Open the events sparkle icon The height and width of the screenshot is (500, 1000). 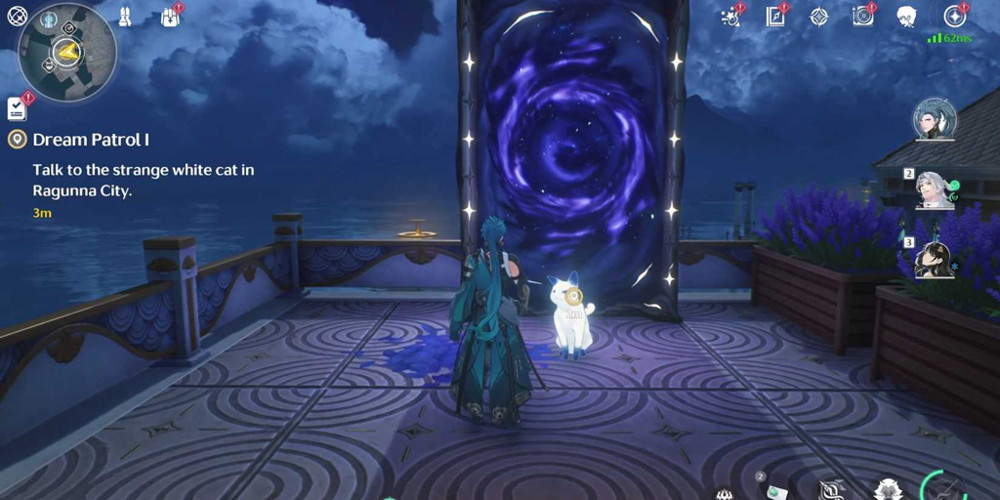[x=729, y=17]
